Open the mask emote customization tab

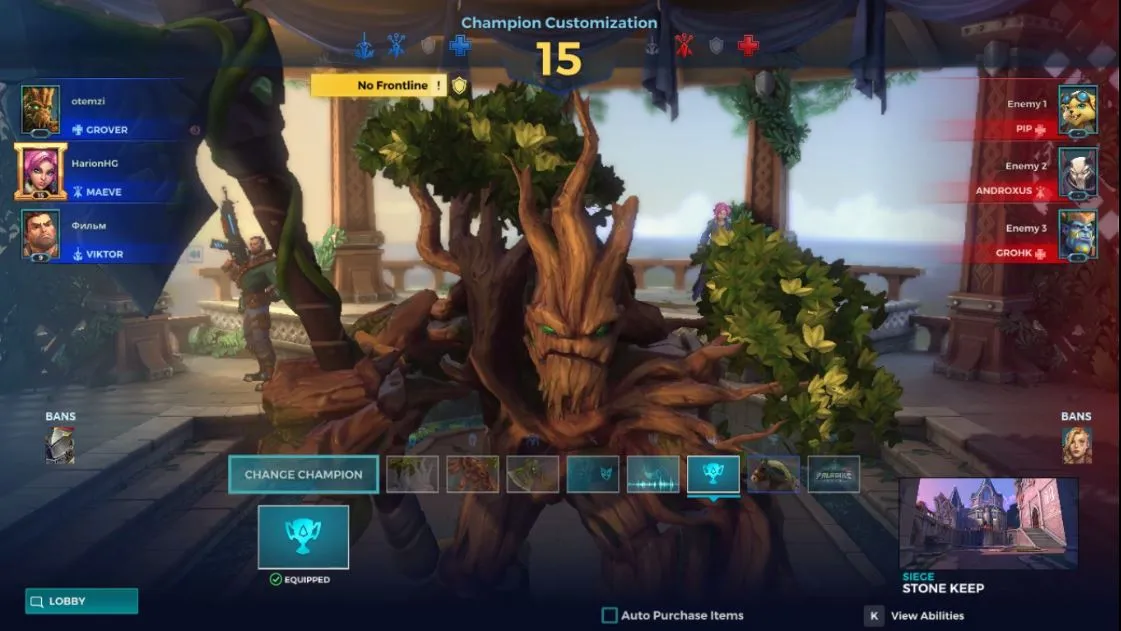593,474
